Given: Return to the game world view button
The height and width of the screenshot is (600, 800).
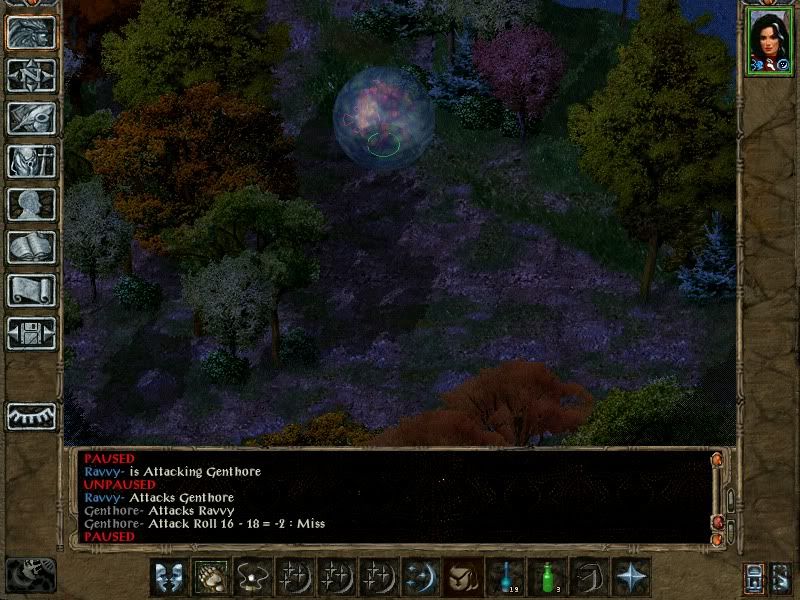Looking at the screenshot, I should [31, 32].
